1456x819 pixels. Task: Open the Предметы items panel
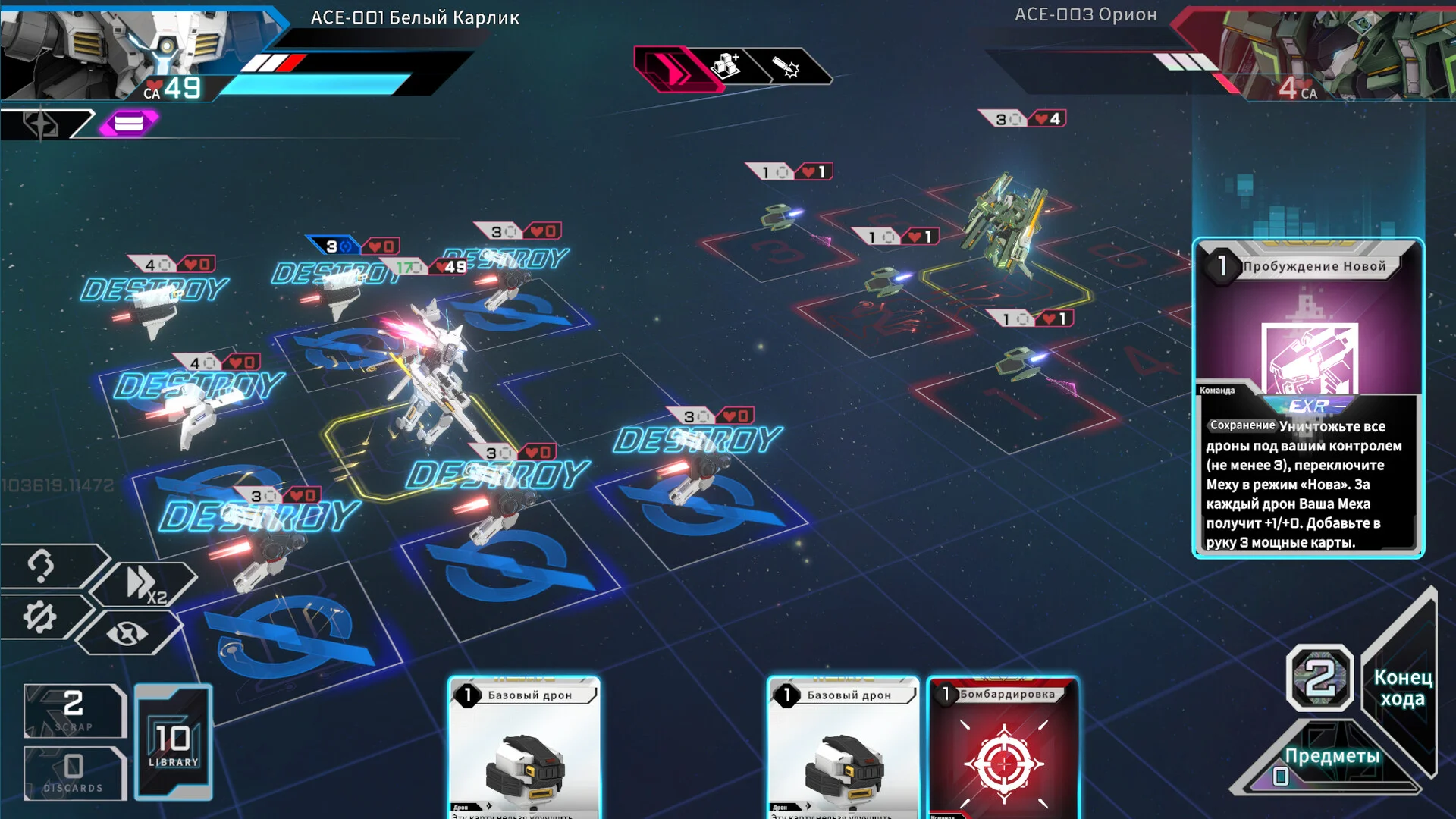[1331, 757]
